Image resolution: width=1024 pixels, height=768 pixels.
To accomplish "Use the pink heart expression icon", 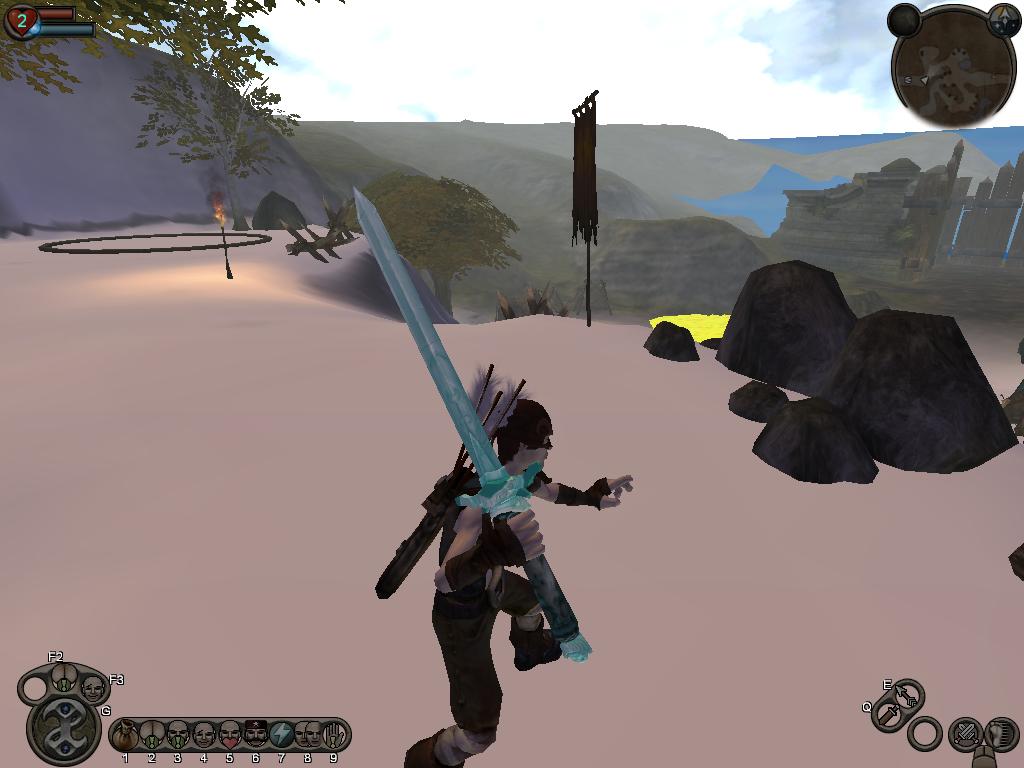I will pyautogui.click(x=229, y=736).
